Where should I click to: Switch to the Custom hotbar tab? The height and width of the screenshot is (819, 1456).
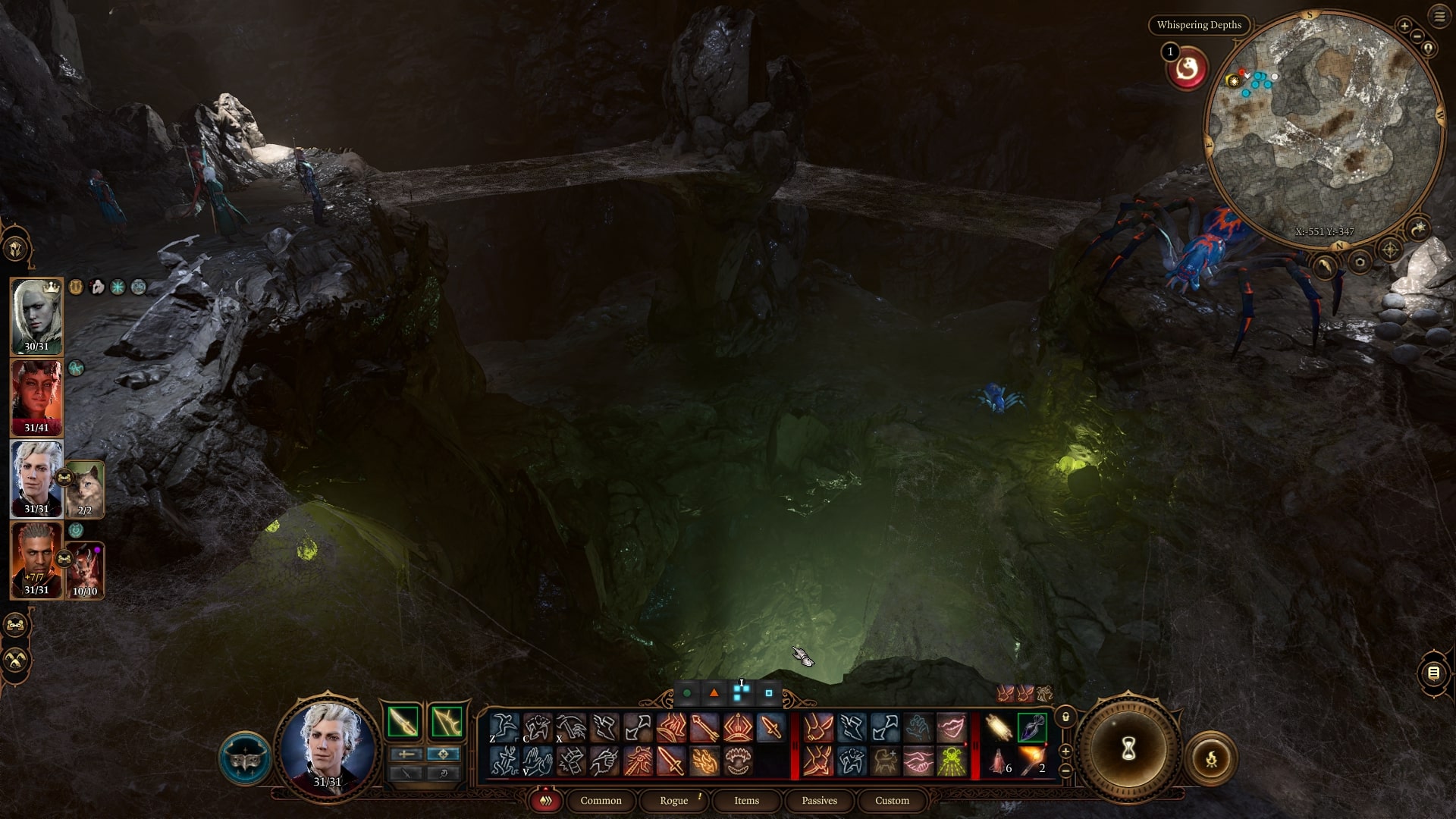(x=892, y=801)
